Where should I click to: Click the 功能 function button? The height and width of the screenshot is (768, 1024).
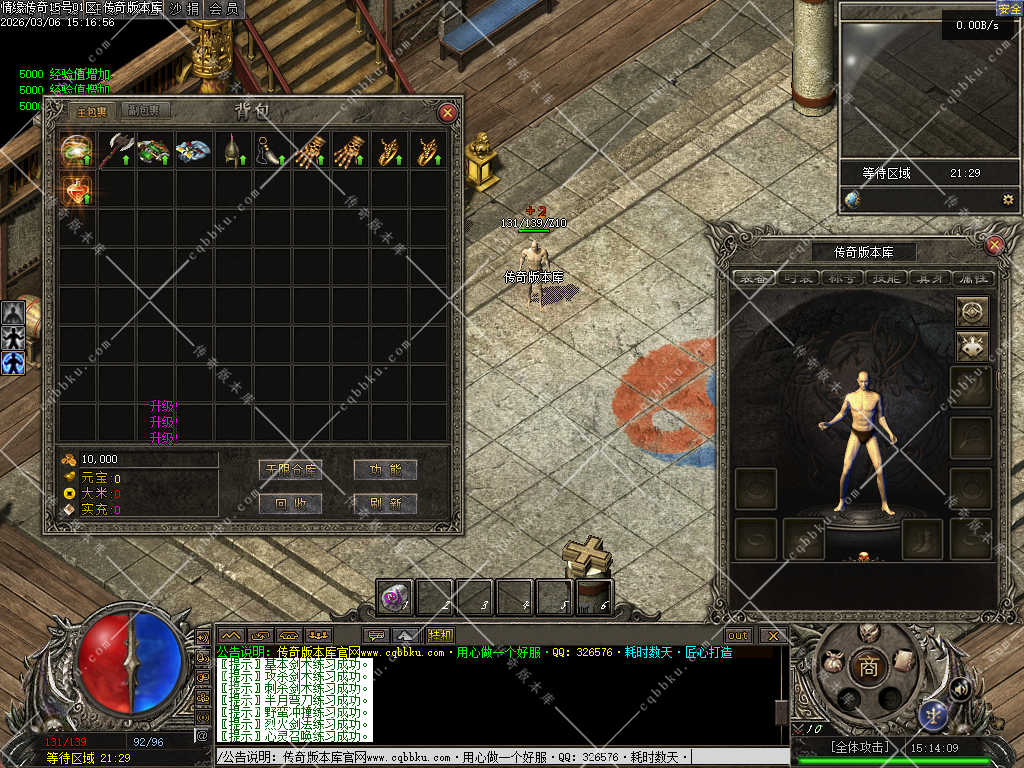pos(385,469)
